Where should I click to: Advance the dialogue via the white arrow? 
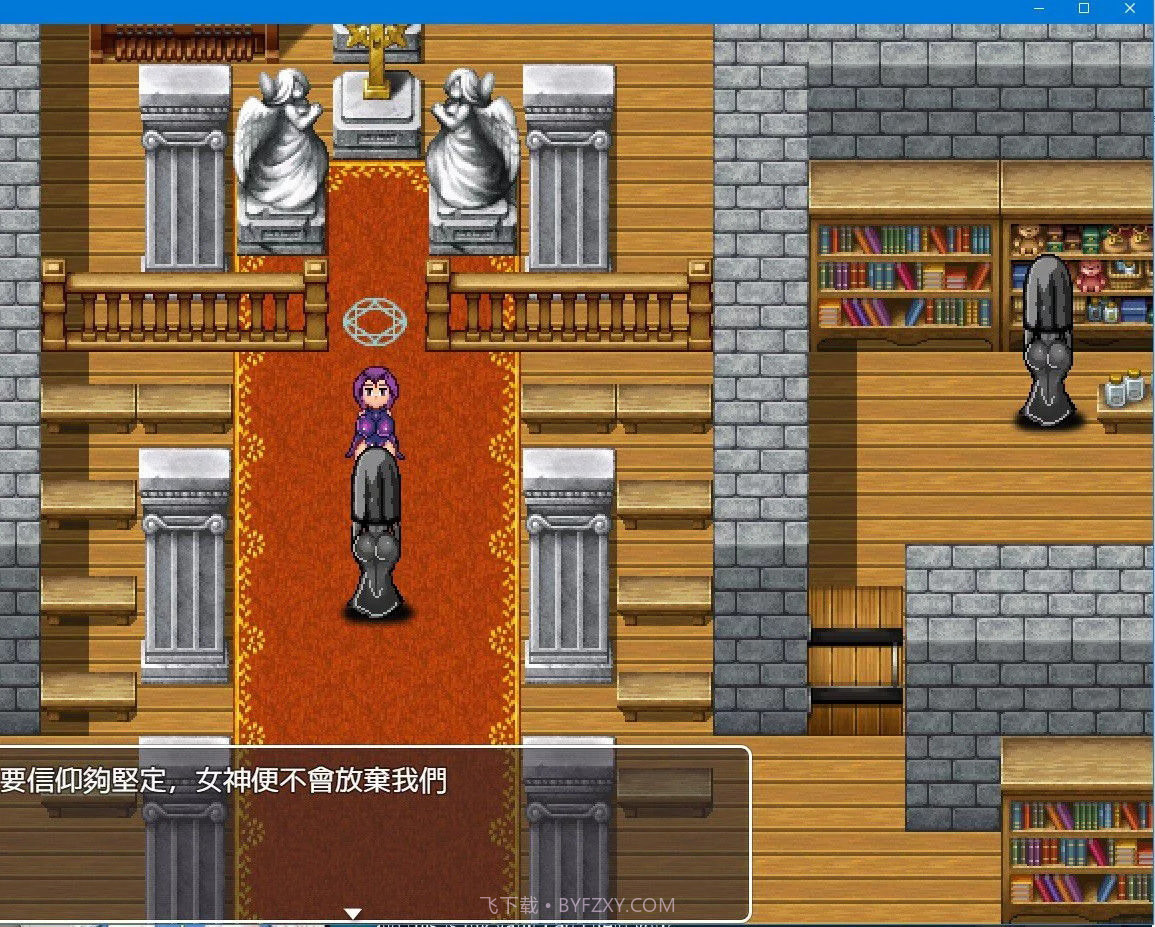[x=352, y=913]
